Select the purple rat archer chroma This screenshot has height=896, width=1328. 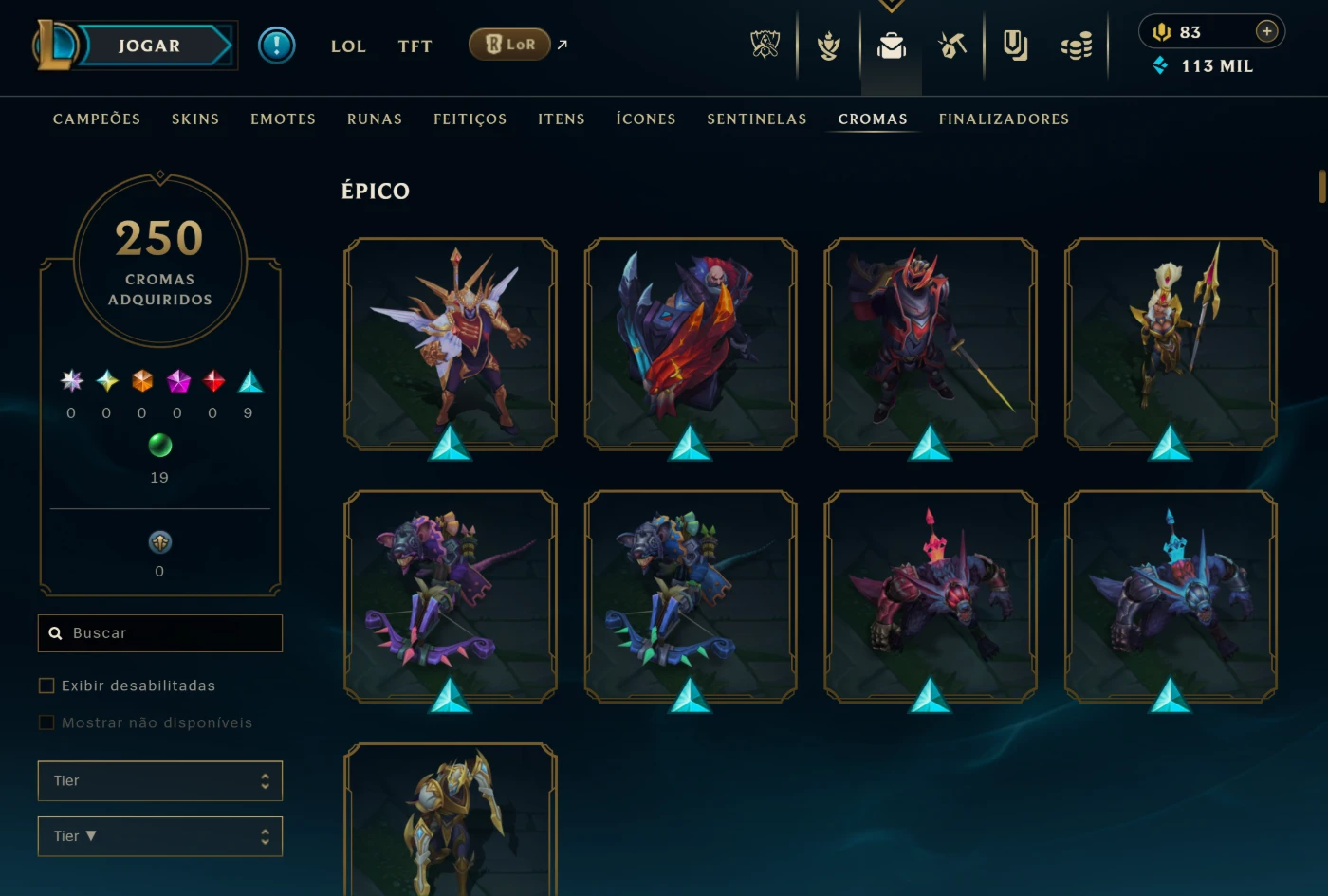[451, 596]
